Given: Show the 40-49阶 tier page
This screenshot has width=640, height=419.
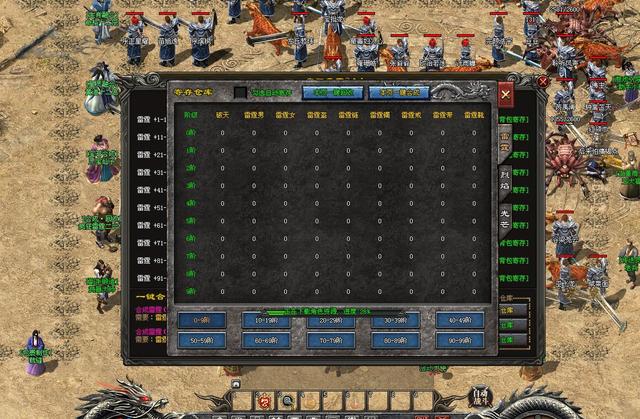Looking at the screenshot, I should (460, 320).
